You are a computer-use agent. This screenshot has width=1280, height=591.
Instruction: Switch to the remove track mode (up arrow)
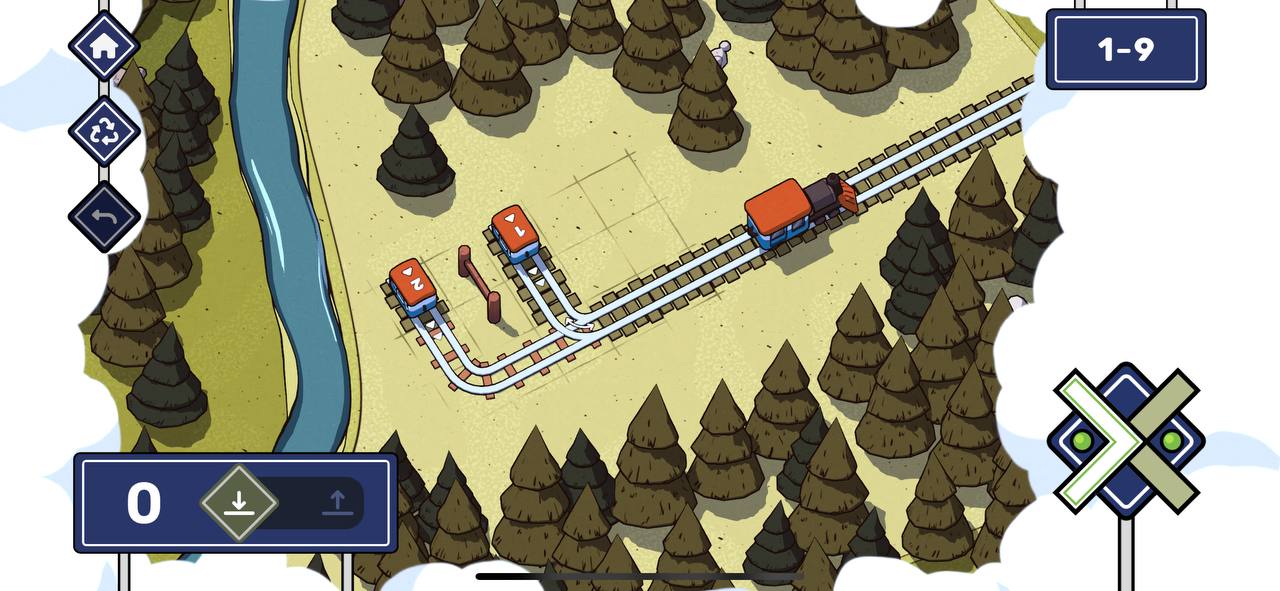tap(337, 502)
